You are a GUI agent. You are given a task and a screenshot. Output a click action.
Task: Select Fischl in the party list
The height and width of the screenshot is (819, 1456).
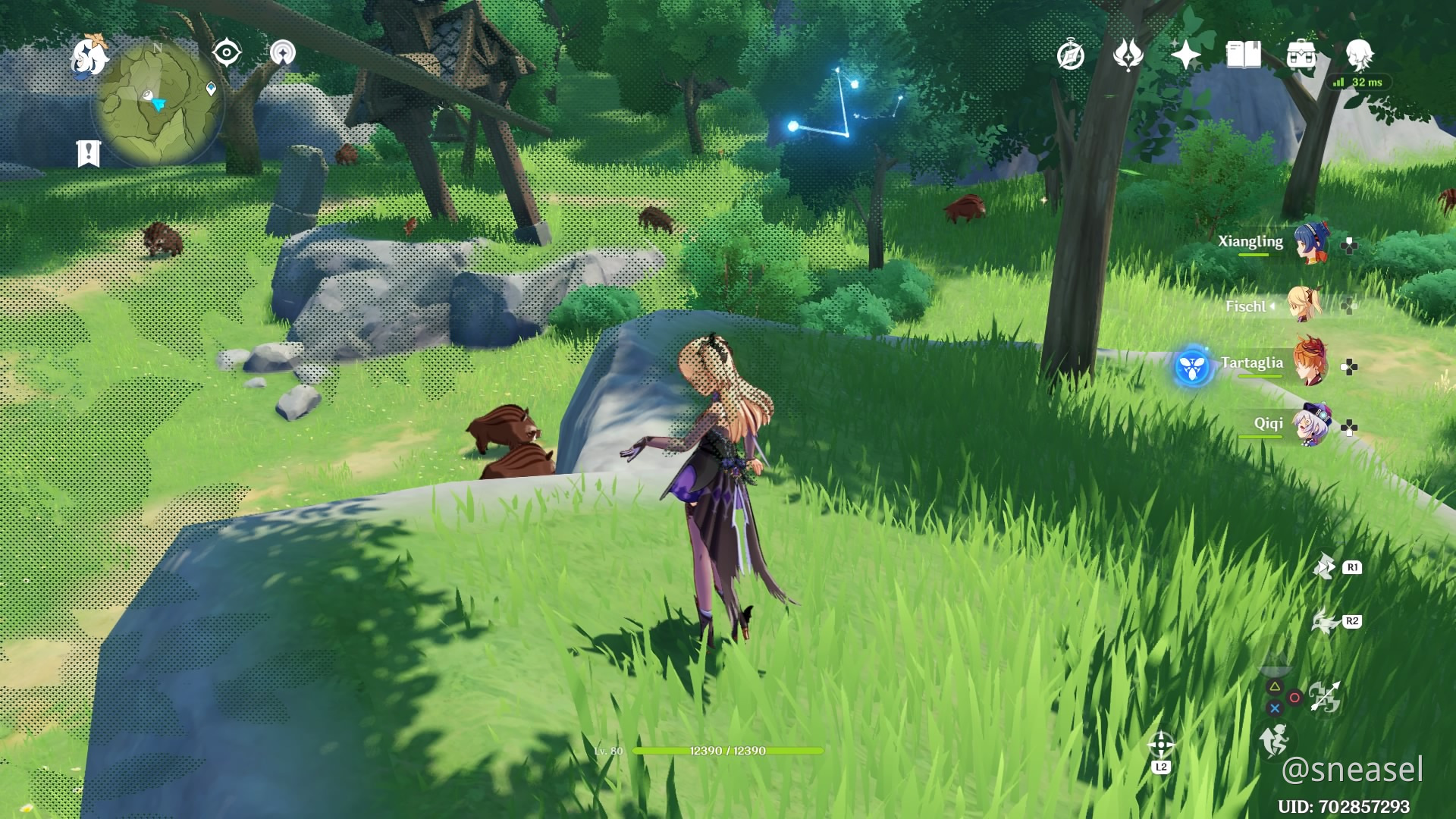1305,305
